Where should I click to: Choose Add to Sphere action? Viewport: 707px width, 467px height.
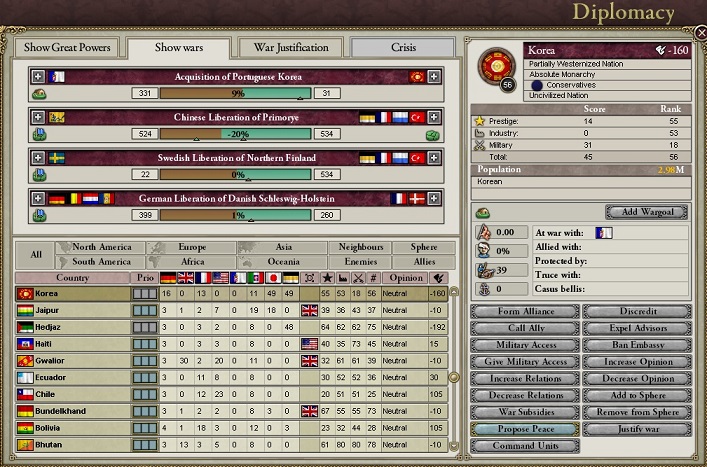click(637, 395)
